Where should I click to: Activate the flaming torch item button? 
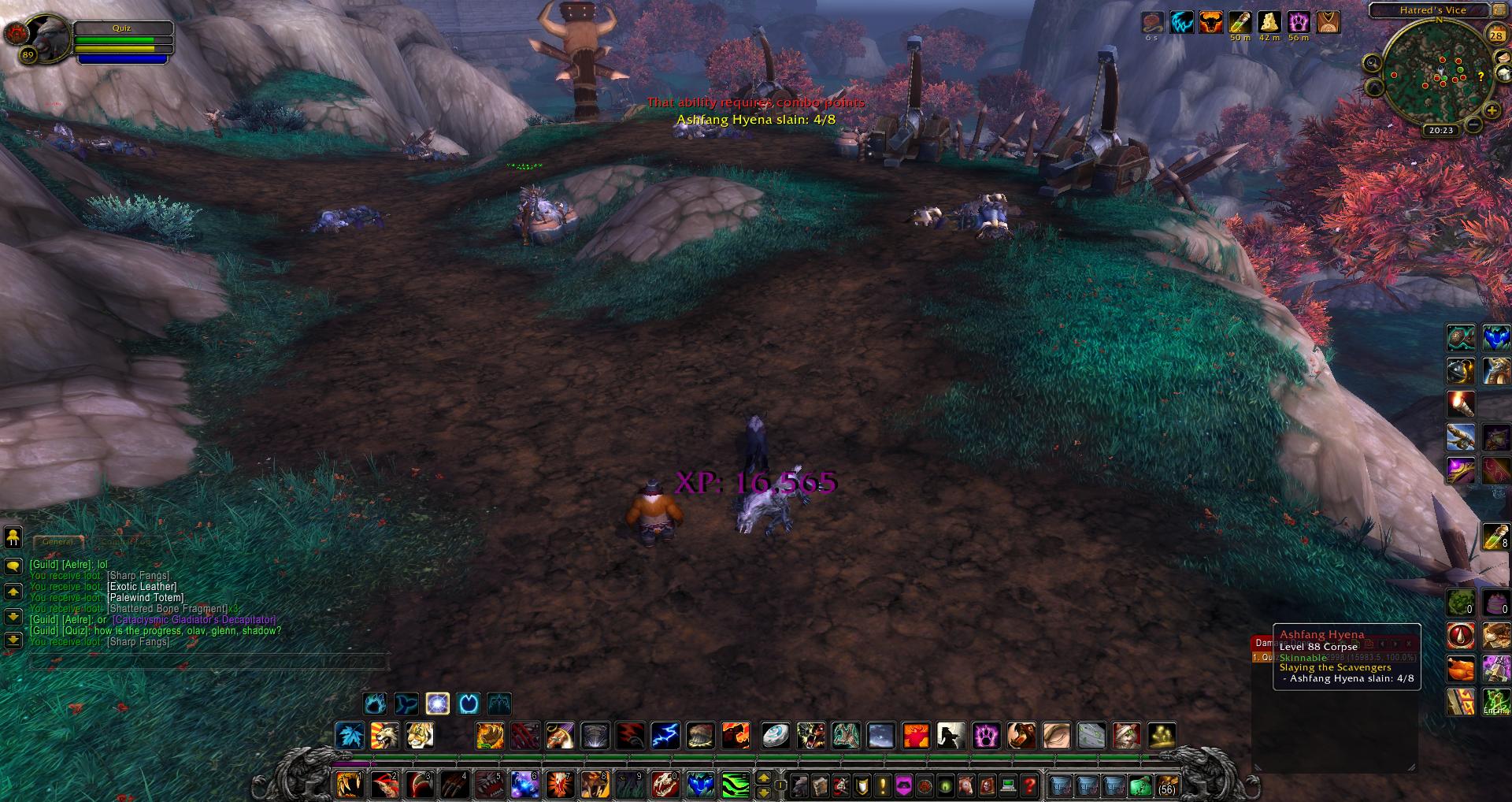pyautogui.click(x=1461, y=403)
